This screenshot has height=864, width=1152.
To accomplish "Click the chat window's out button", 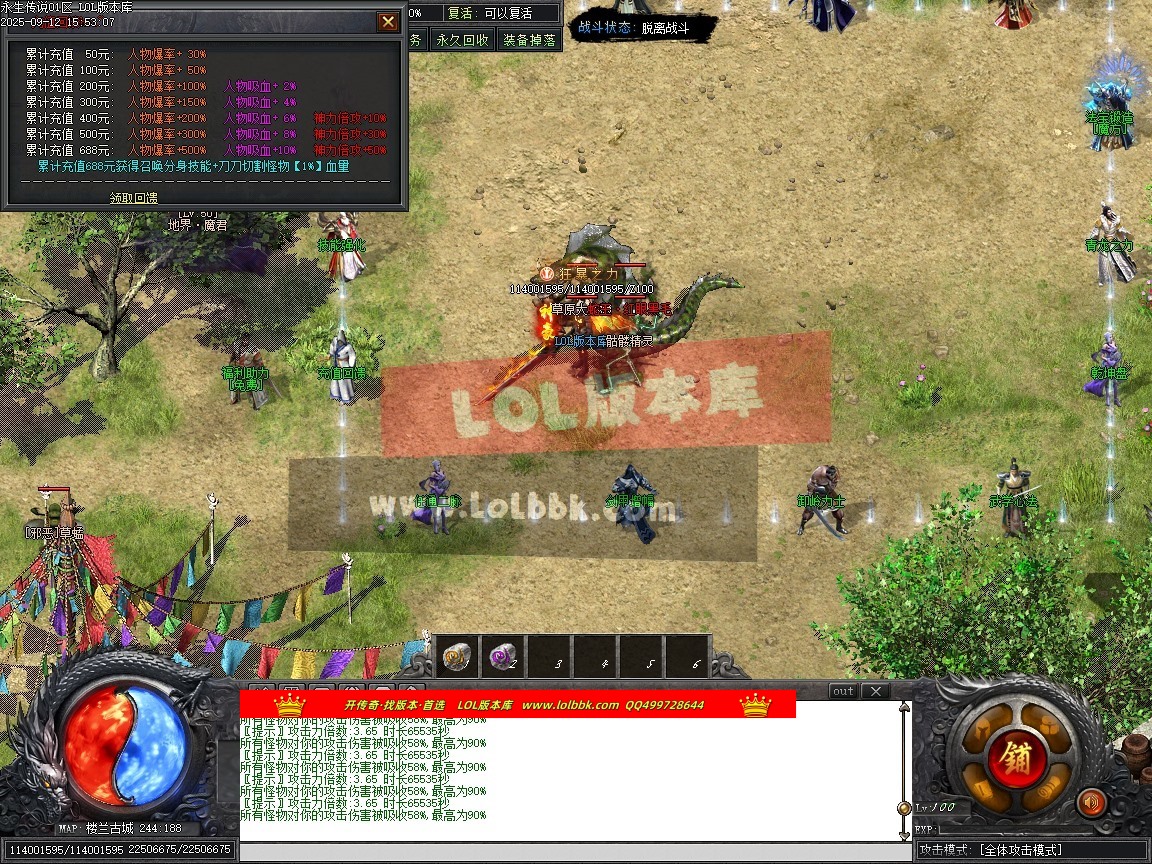I will [843, 691].
